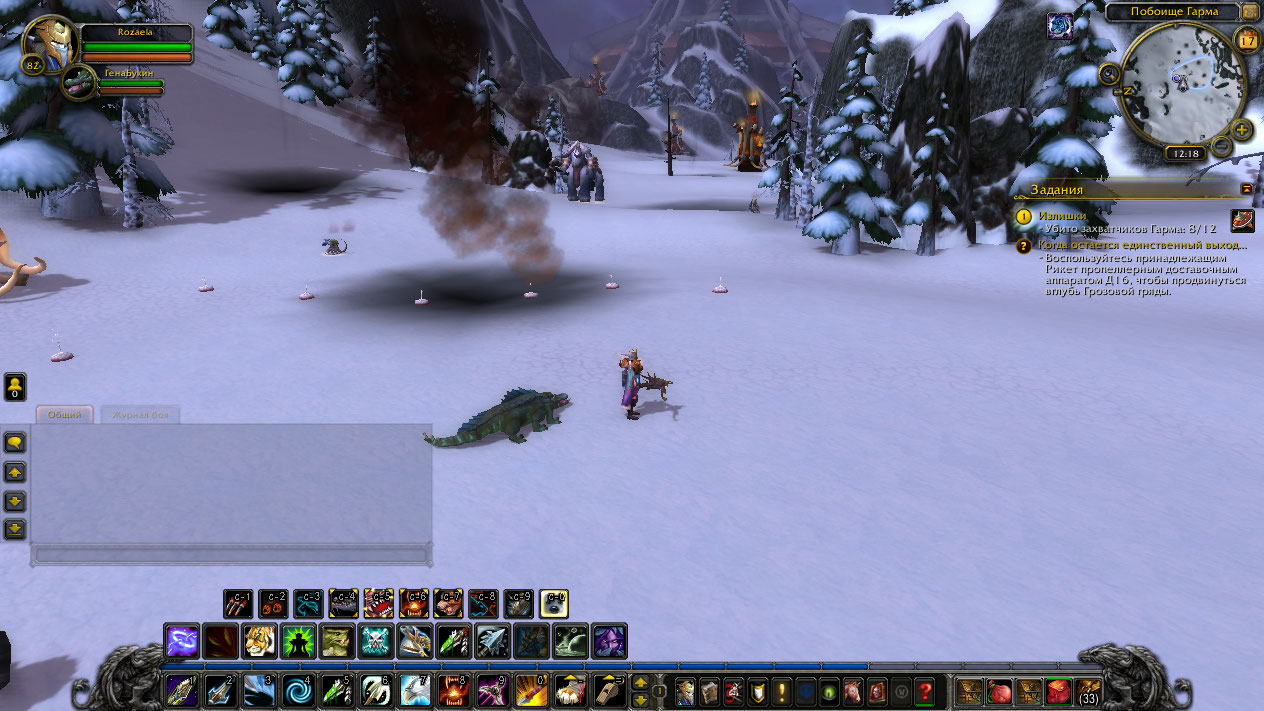Image resolution: width=1264 pixels, height=711 pixels.
Task: Use the Излишки quest item icon
Action: (1241, 220)
